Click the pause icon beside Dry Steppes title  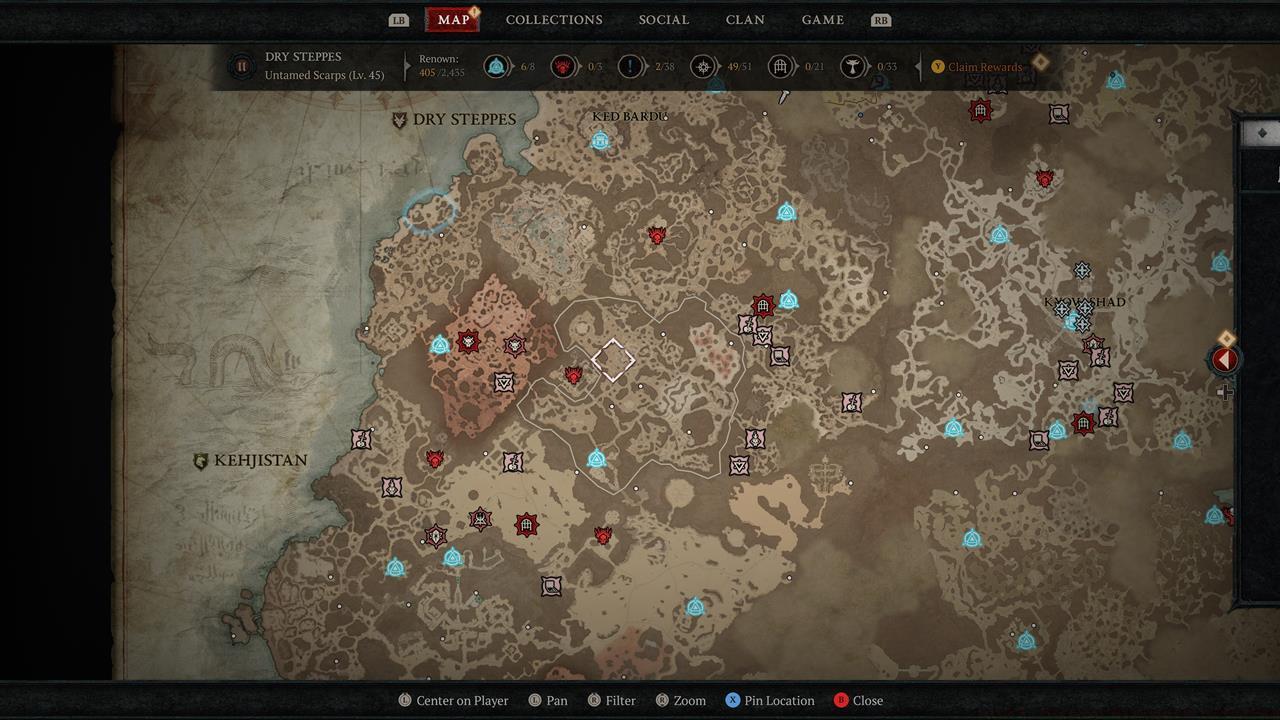pos(242,66)
